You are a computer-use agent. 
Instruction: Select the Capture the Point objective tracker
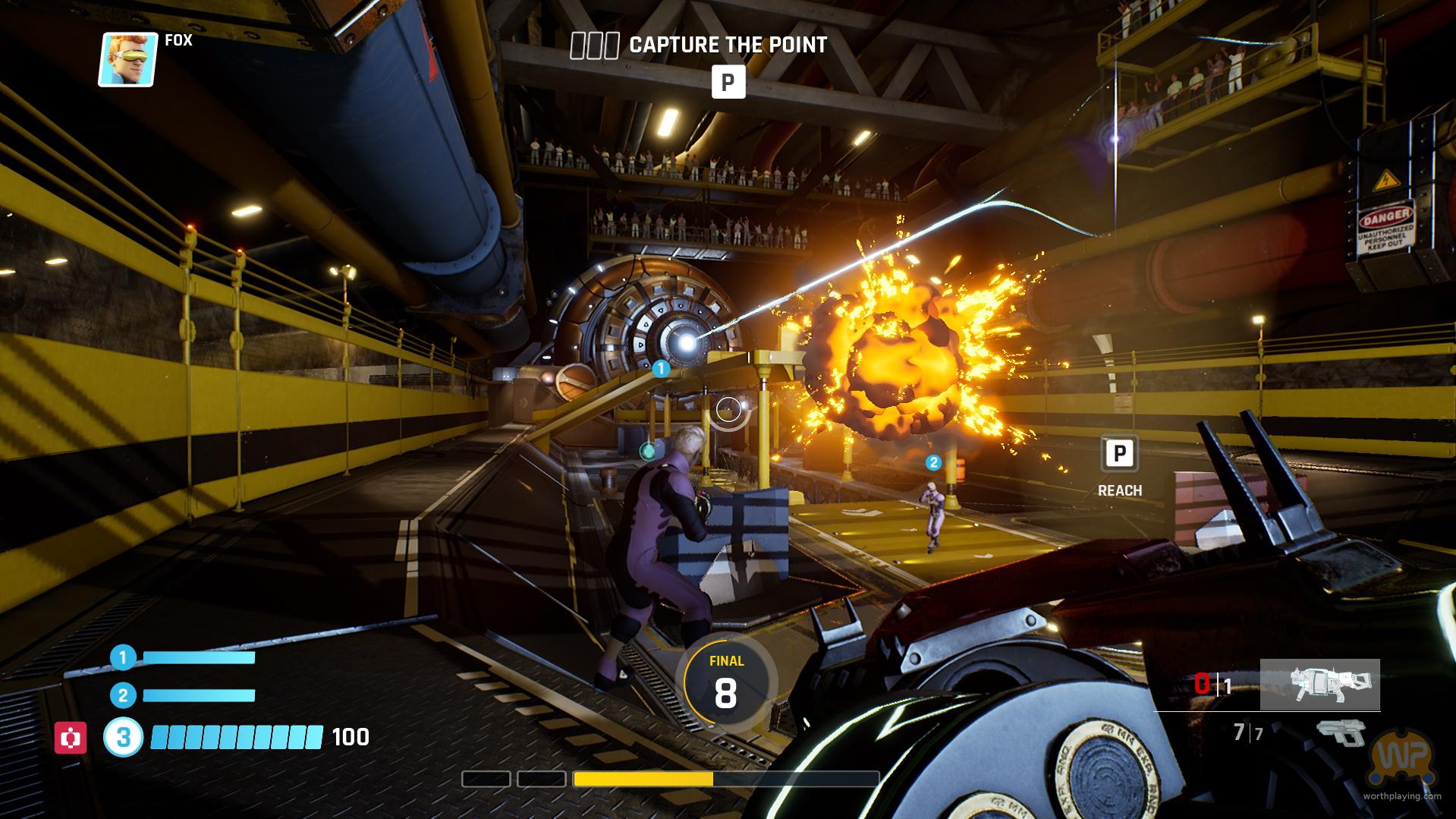pyautogui.click(x=698, y=46)
